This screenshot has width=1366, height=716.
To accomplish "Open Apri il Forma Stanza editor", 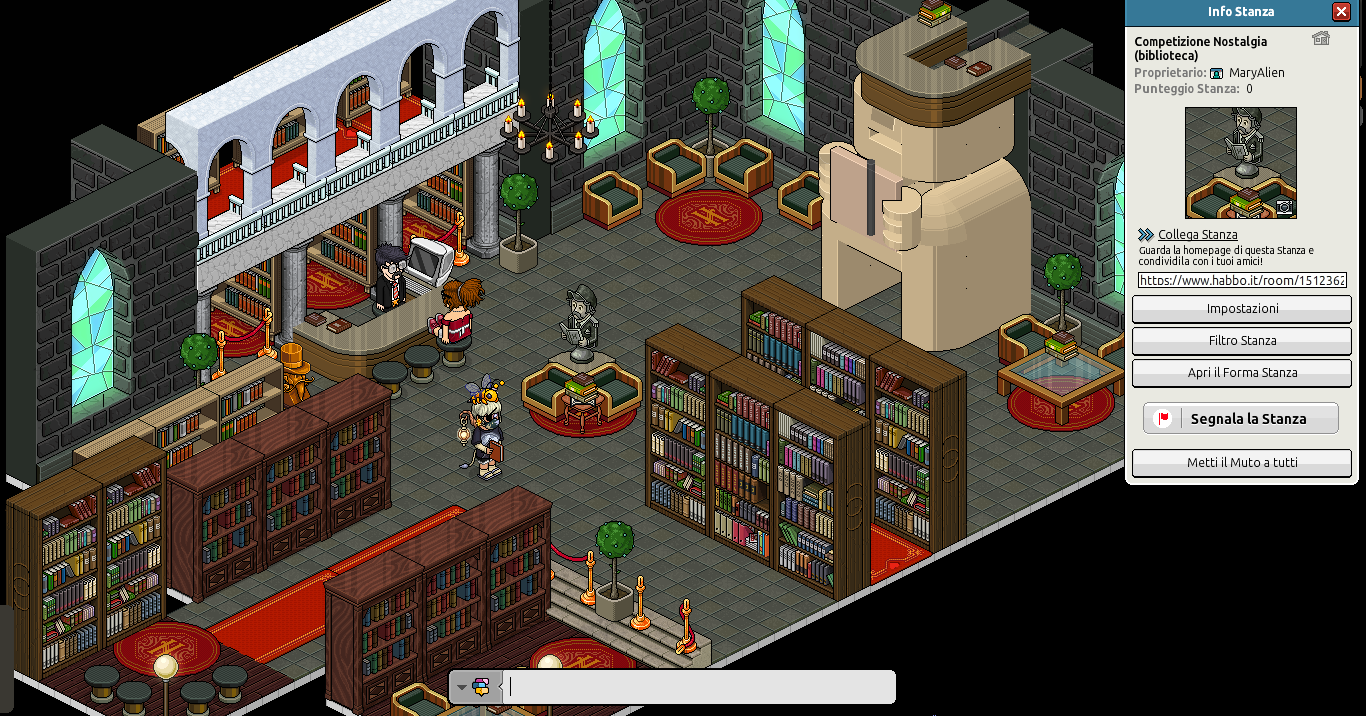I will [1242, 373].
